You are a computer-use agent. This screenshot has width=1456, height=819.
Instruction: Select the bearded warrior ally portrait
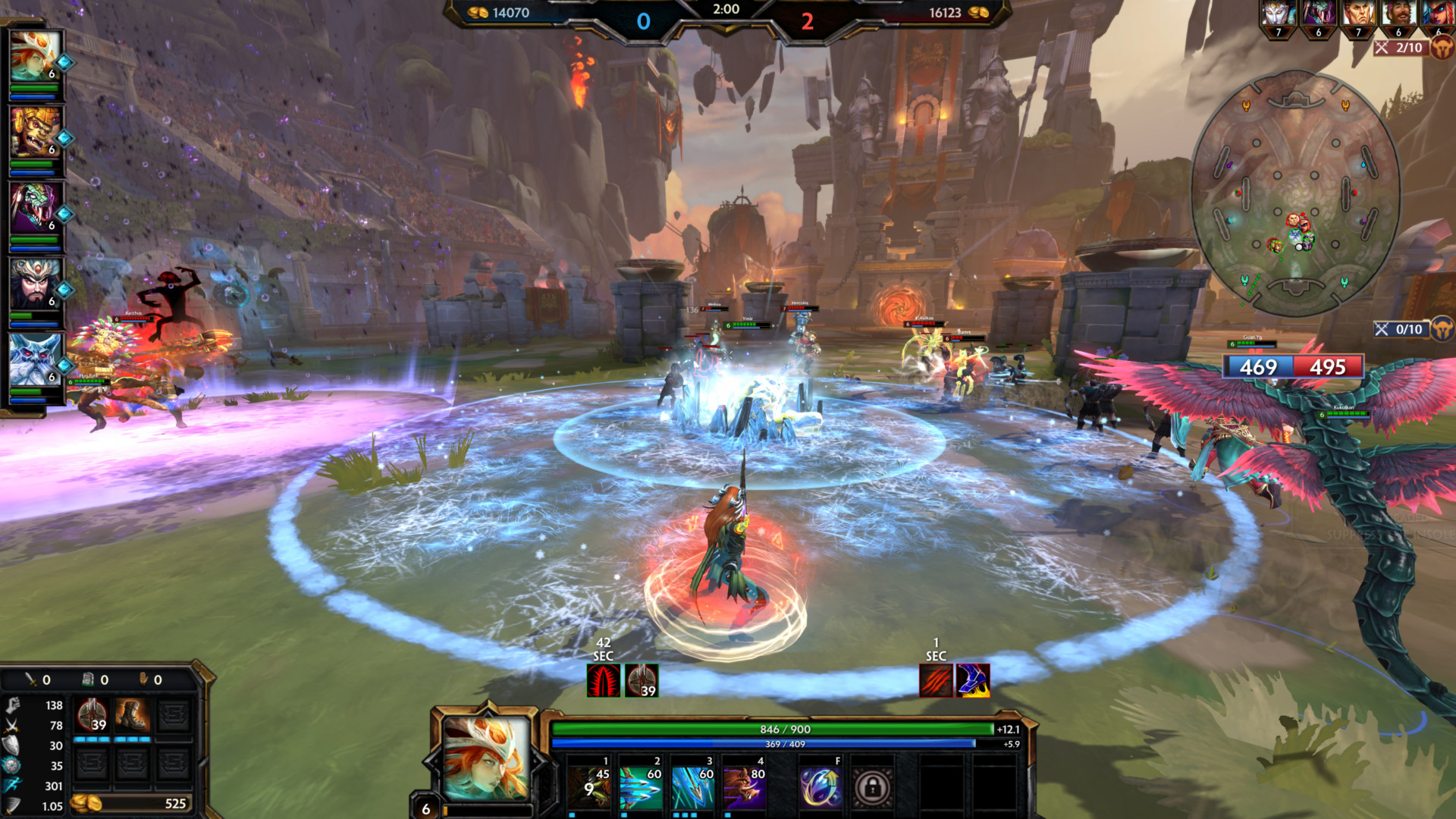pyautogui.click(x=34, y=284)
